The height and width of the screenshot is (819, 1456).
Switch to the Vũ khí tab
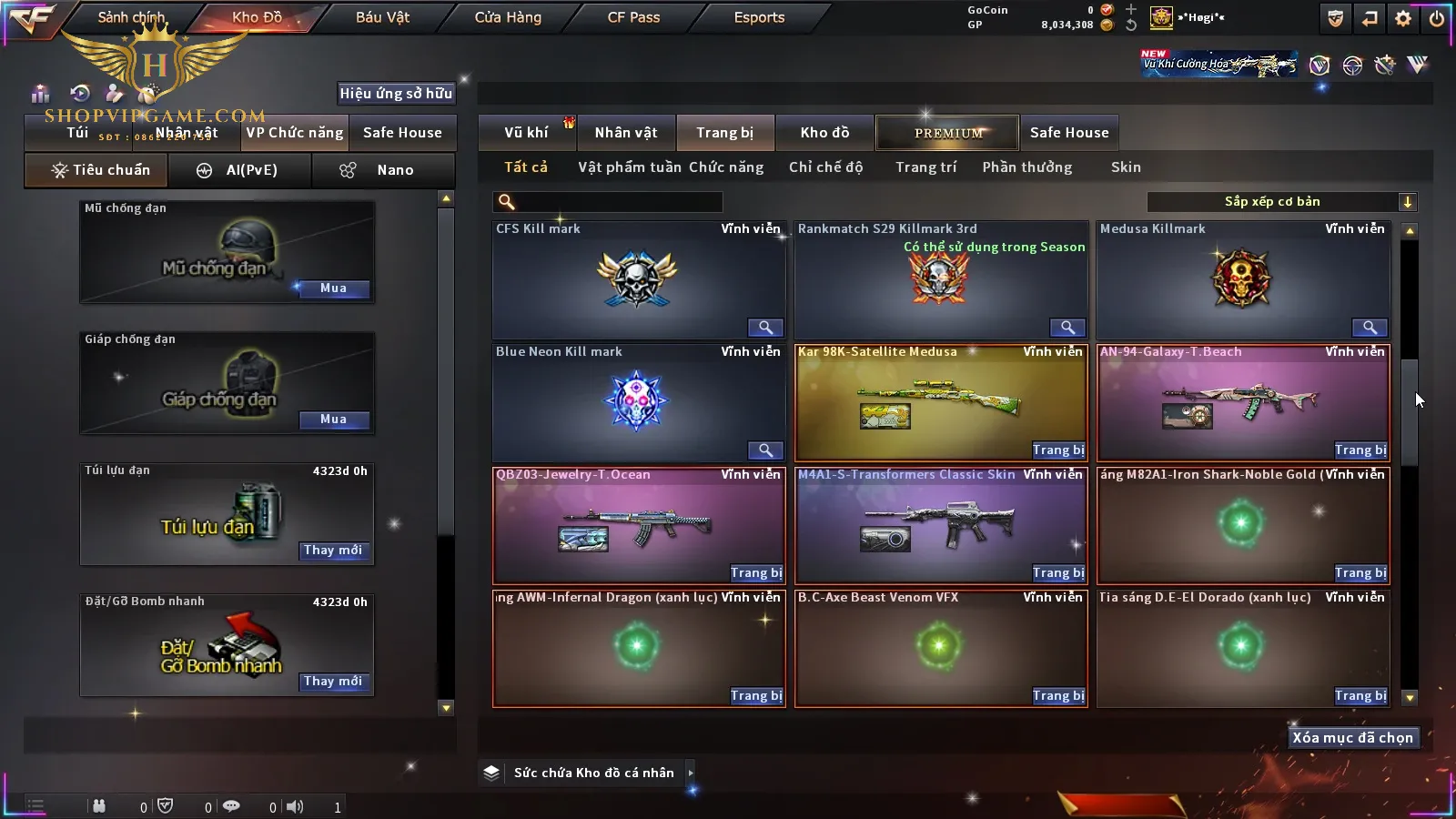tap(526, 133)
